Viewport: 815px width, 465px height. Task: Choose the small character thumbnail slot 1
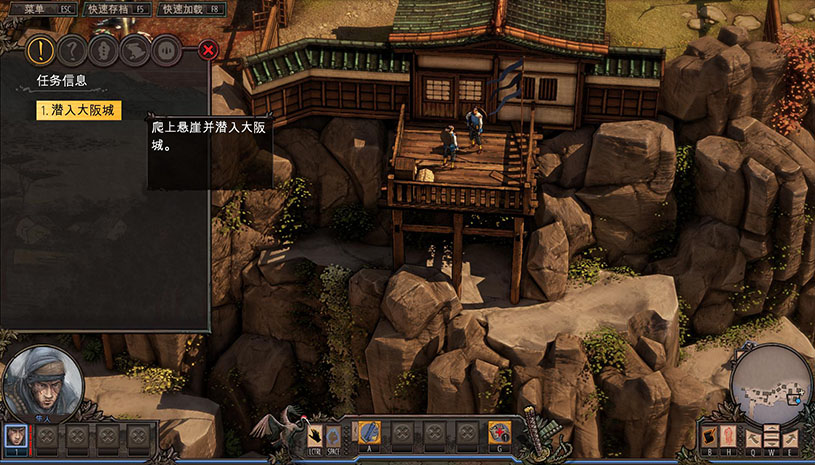16,435
